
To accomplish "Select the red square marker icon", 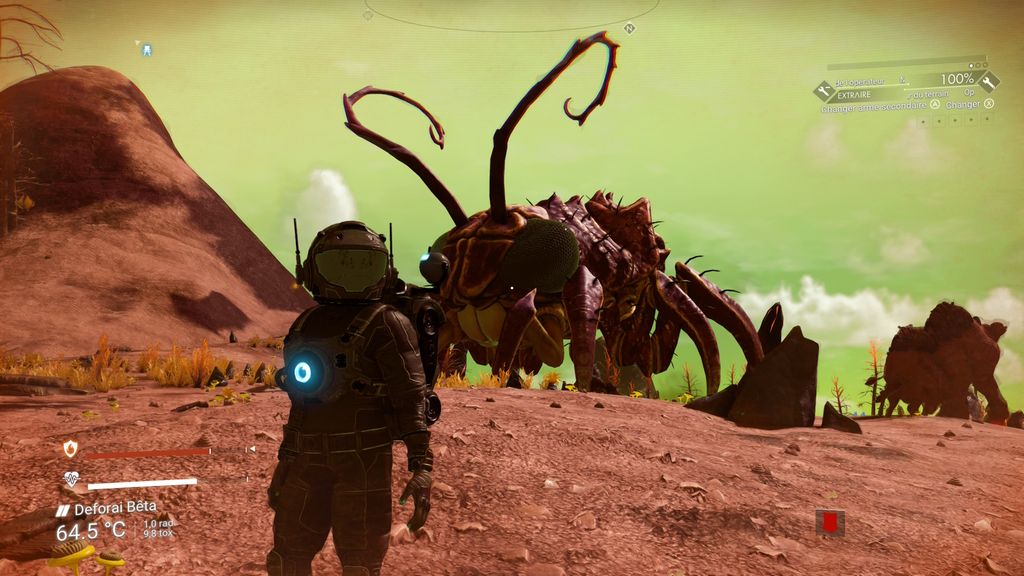I will pyautogui.click(x=829, y=521).
